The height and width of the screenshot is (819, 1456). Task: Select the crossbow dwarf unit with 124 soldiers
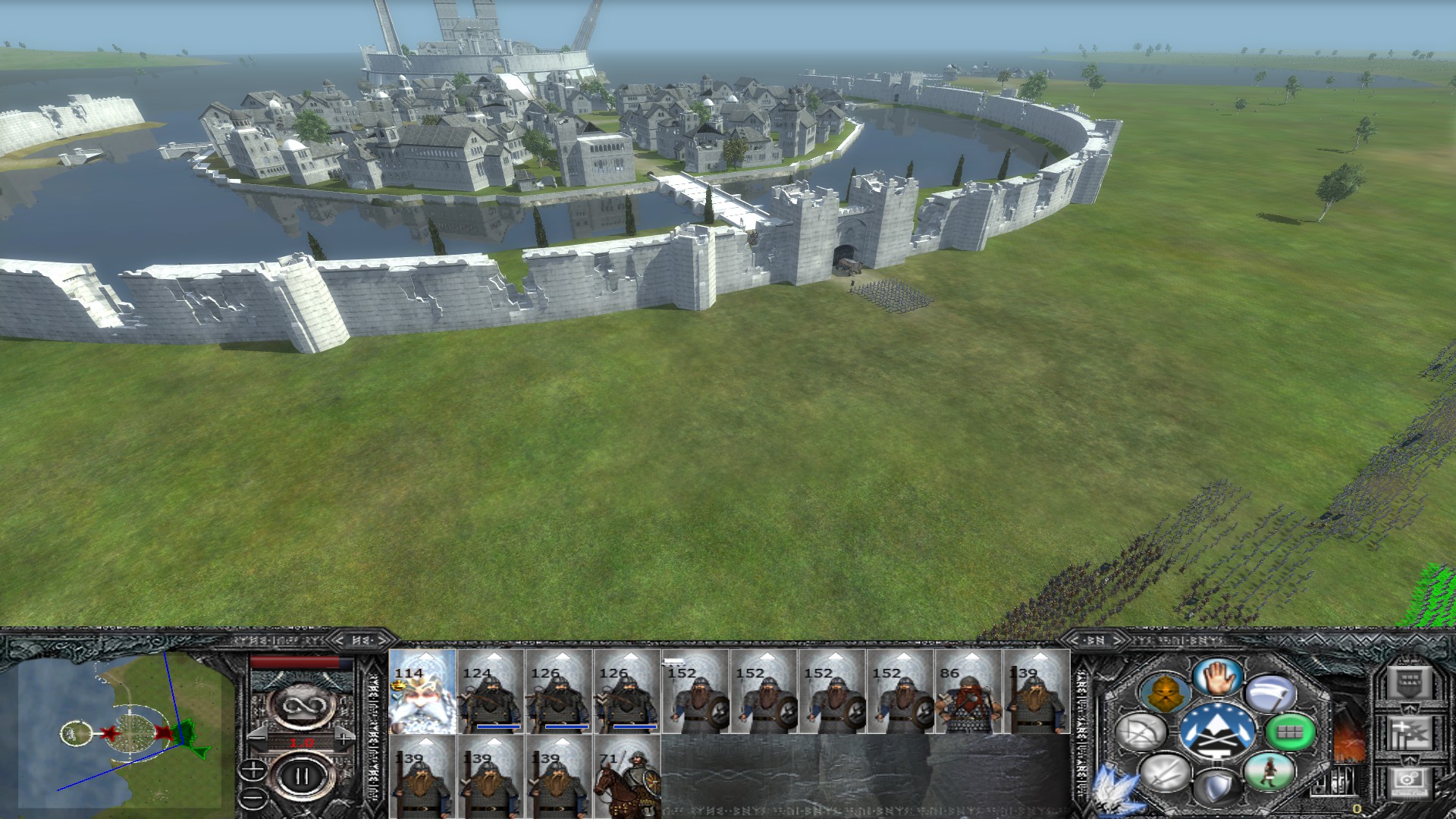(x=491, y=691)
